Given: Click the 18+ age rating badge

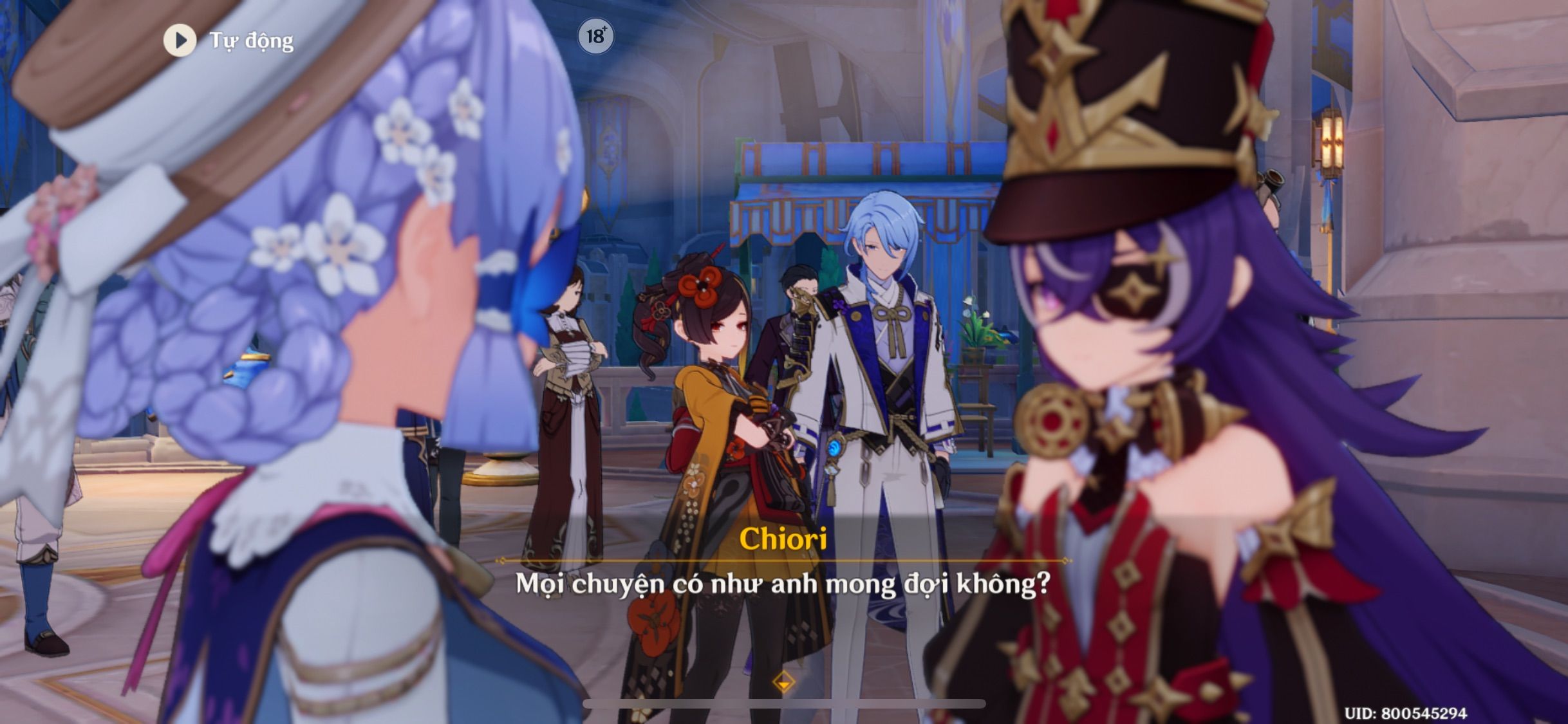Looking at the screenshot, I should click(x=596, y=37).
